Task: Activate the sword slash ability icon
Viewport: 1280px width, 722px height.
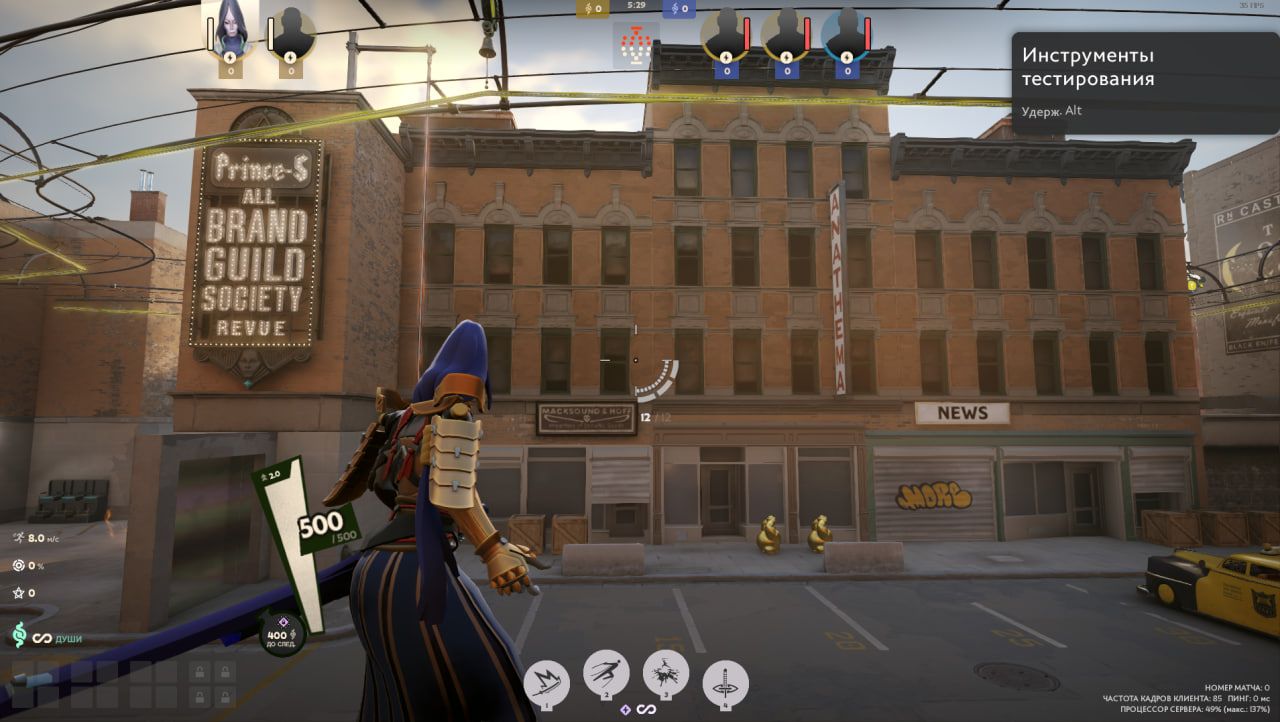Action: [x=546, y=683]
